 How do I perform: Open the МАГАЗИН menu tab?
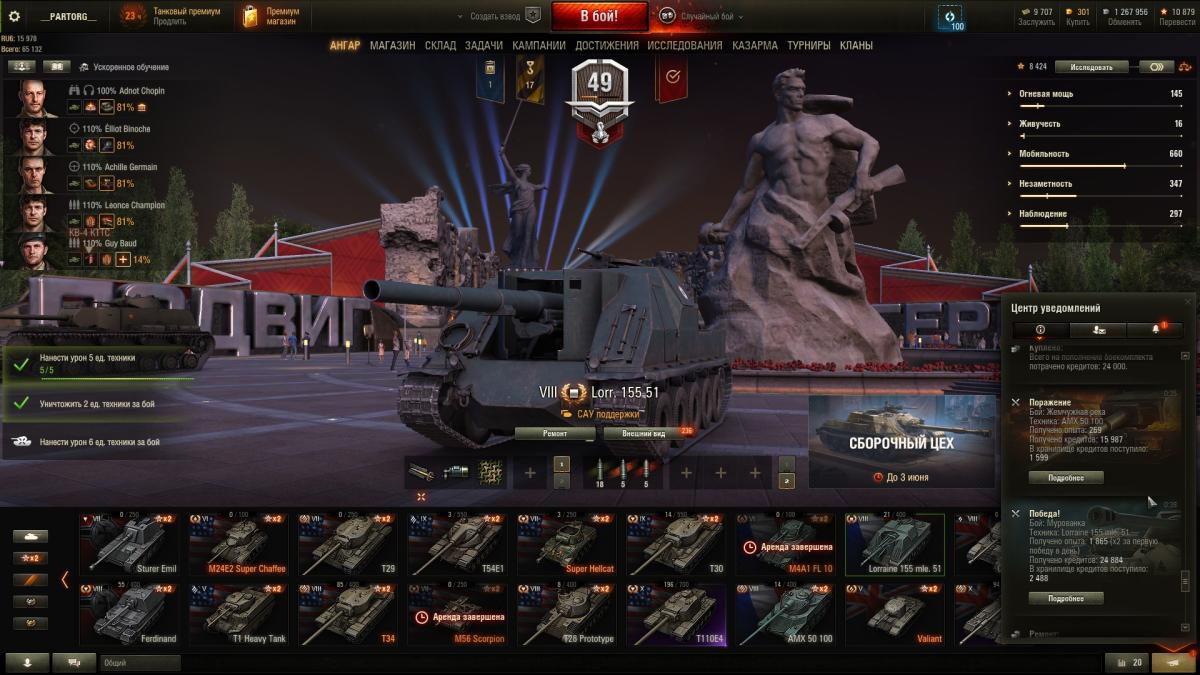[392, 45]
